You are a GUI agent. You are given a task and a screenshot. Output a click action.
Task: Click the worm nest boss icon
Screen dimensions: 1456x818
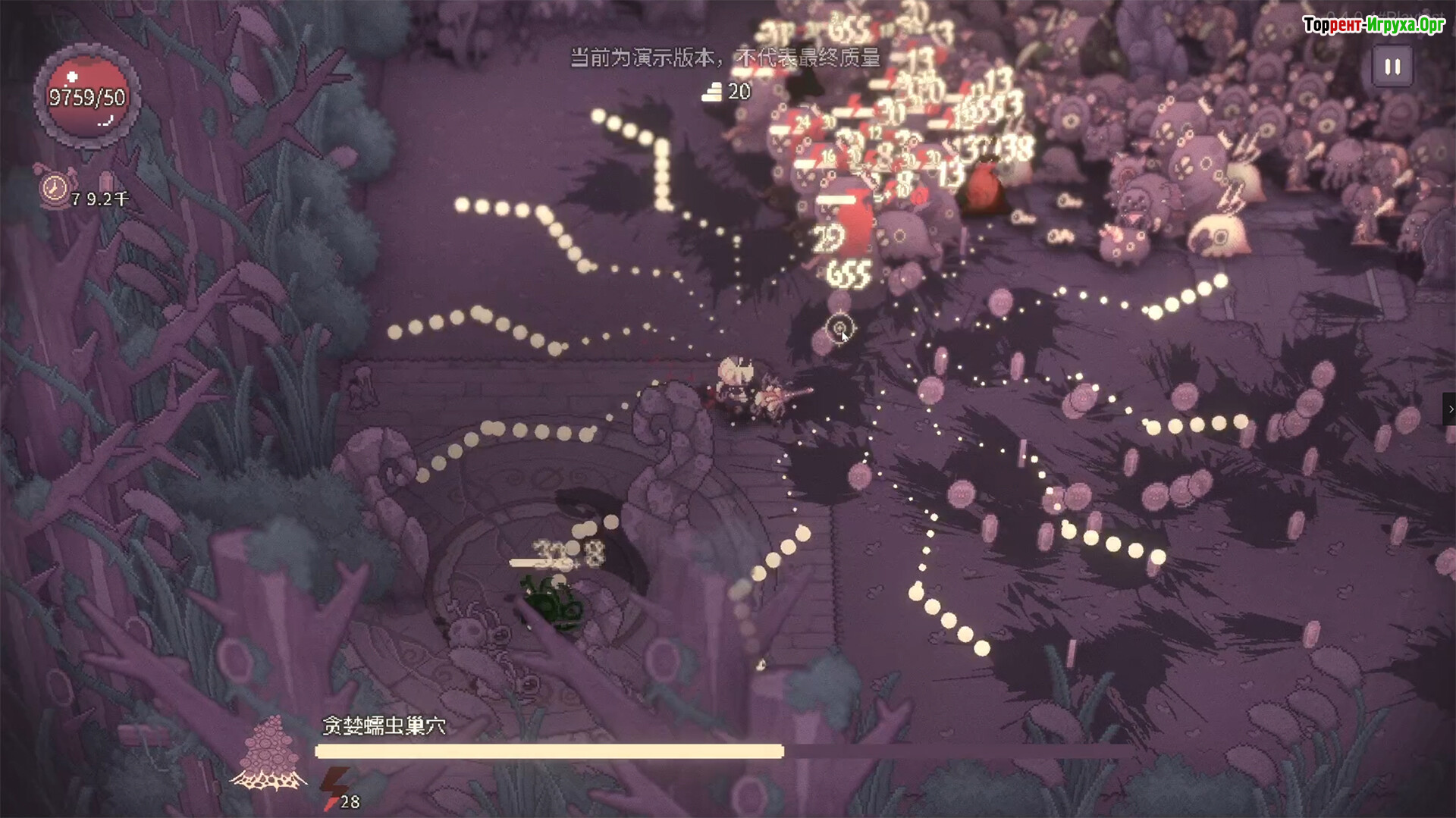[x=270, y=753]
